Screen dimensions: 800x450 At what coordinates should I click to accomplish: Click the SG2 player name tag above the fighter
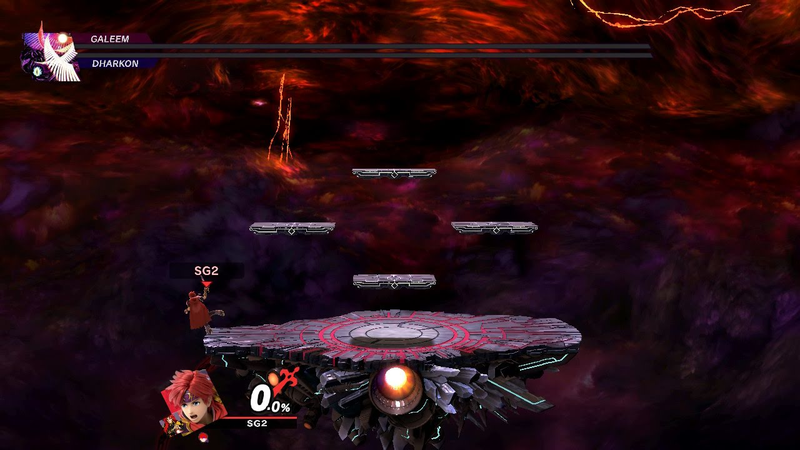coord(206,271)
